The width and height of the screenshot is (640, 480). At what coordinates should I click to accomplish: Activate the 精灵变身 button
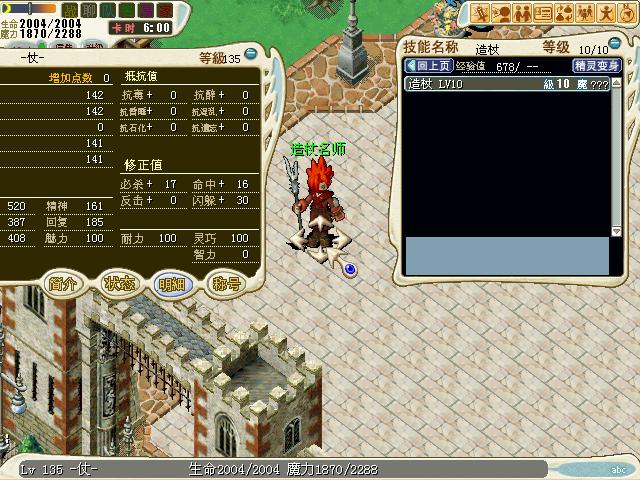coord(597,65)
